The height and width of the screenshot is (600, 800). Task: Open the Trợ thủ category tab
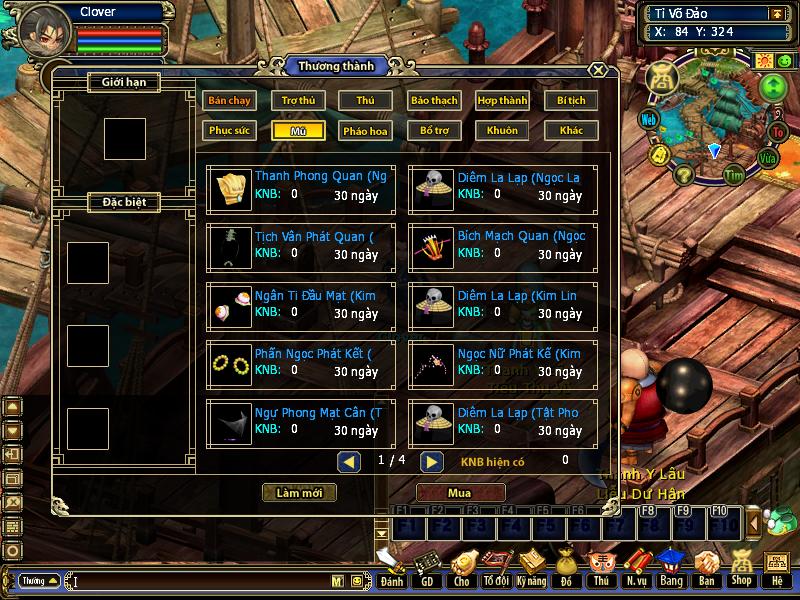(x=298, y=100)
